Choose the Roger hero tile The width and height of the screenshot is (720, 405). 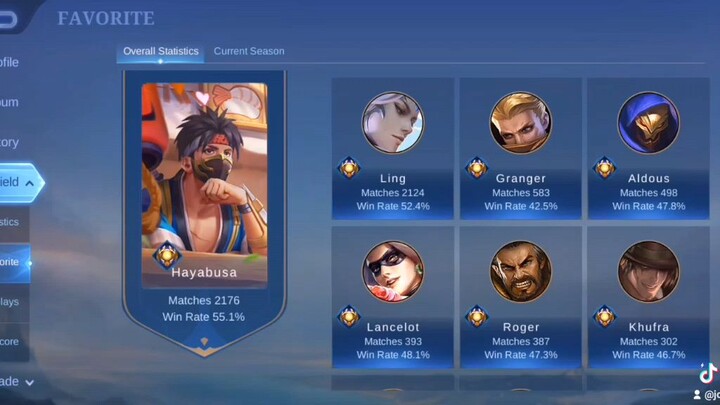(x=520, y=296)
